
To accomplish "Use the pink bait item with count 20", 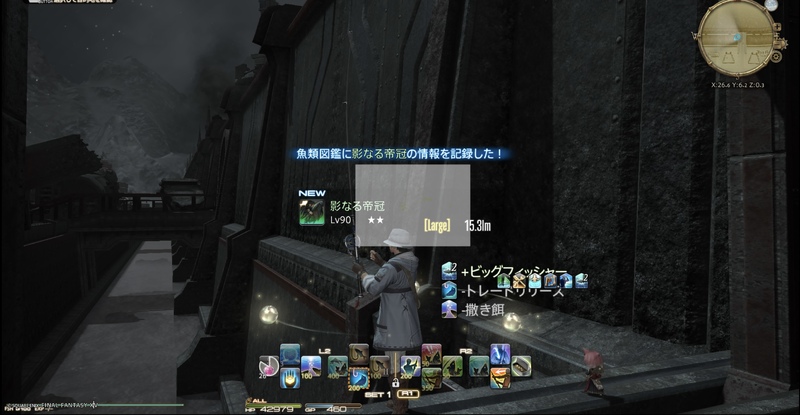I will click(x=268, y=364).
